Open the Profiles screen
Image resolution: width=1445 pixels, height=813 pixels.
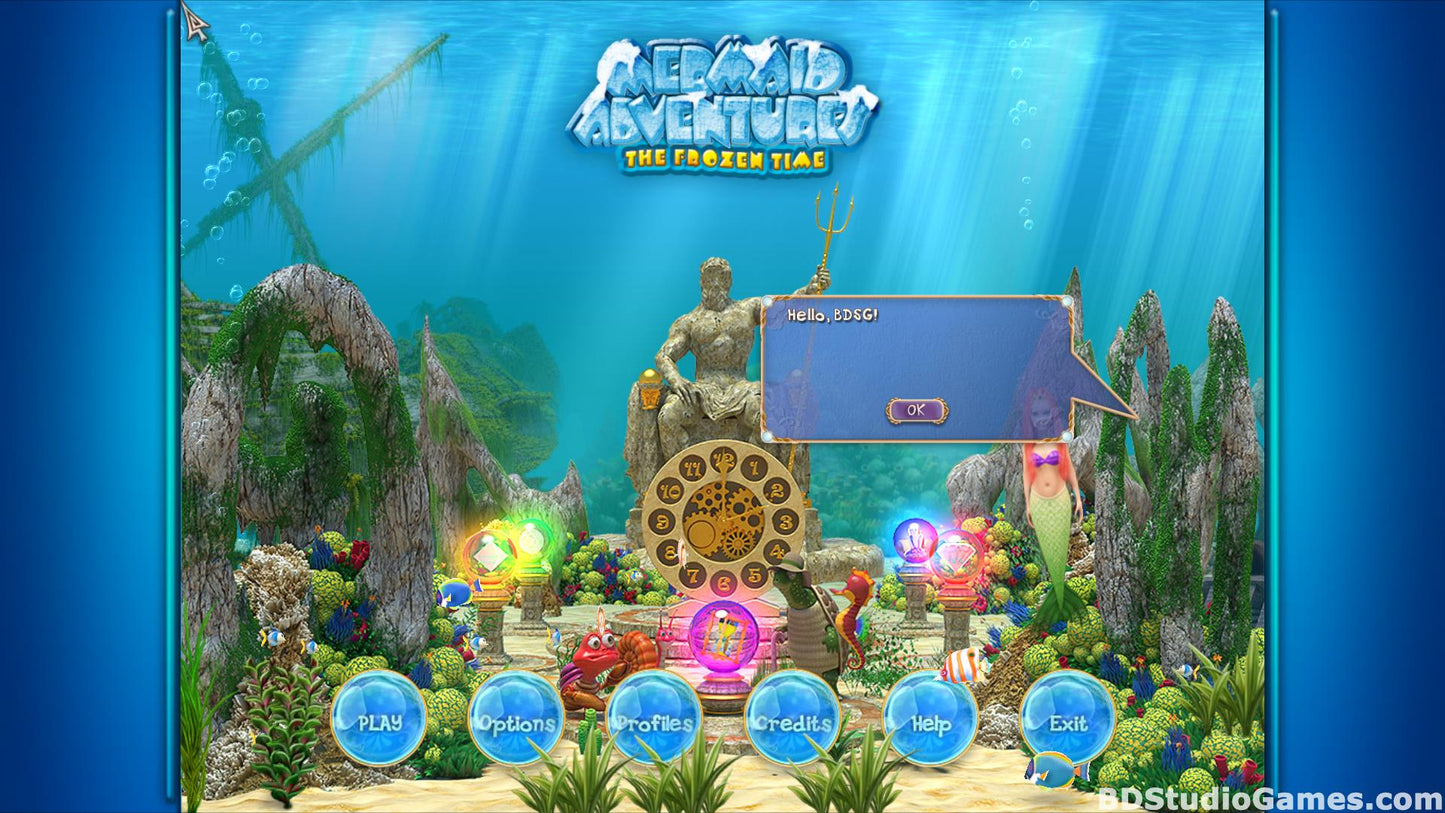pyautogui.click(x=653, y=721)
